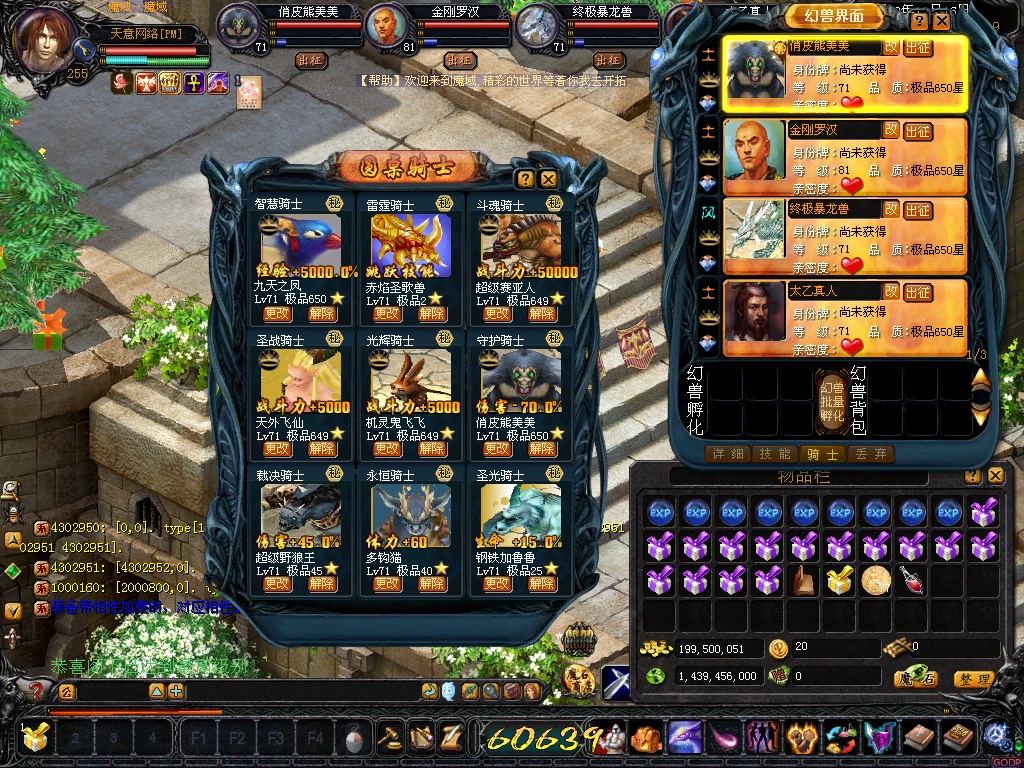Image resolution: width=1024 pixels, height=768 pixels.
Task: Sort the inventory with 整理
Action: pos(973,679)
